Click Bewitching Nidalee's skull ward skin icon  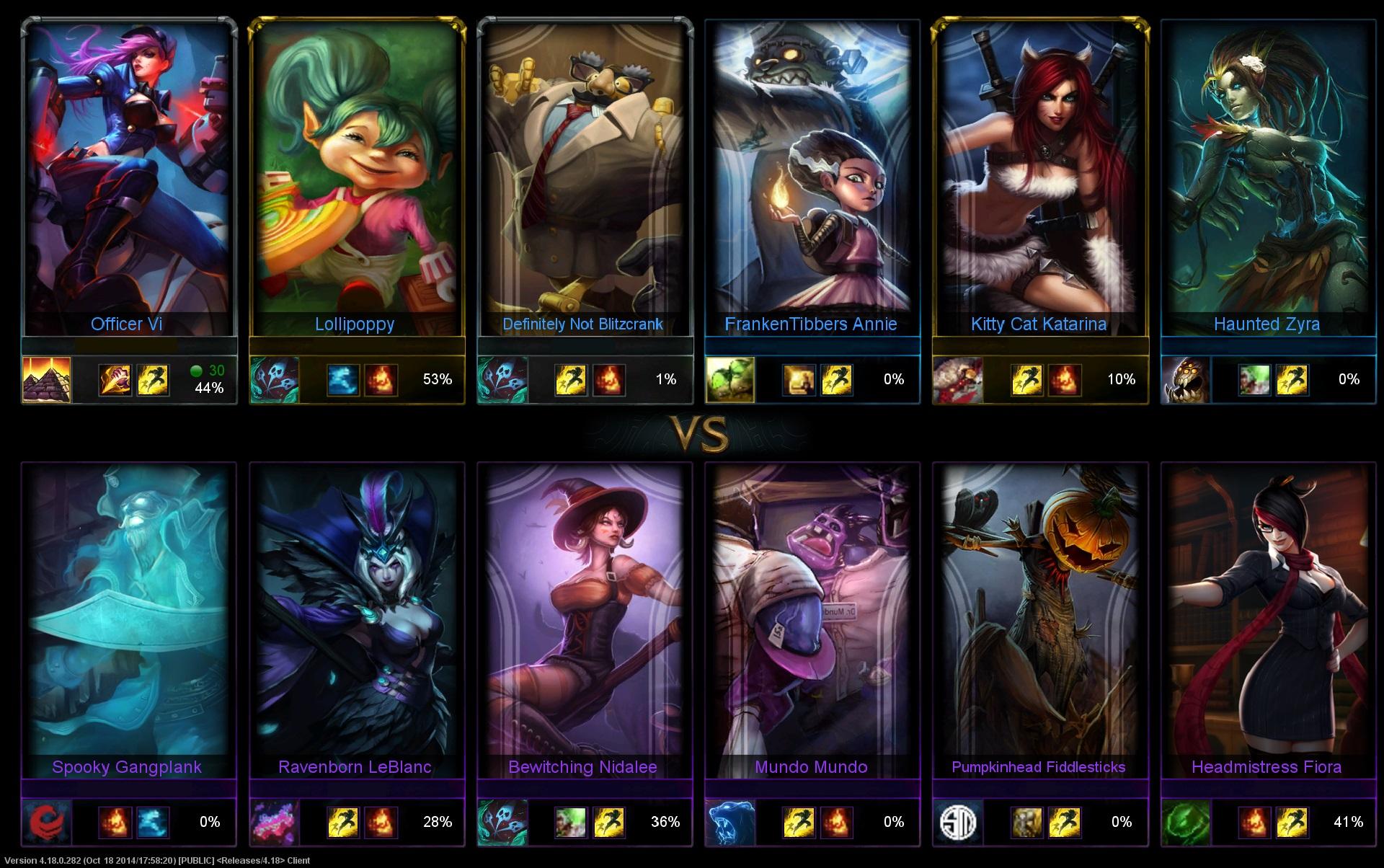coord(504,822)
